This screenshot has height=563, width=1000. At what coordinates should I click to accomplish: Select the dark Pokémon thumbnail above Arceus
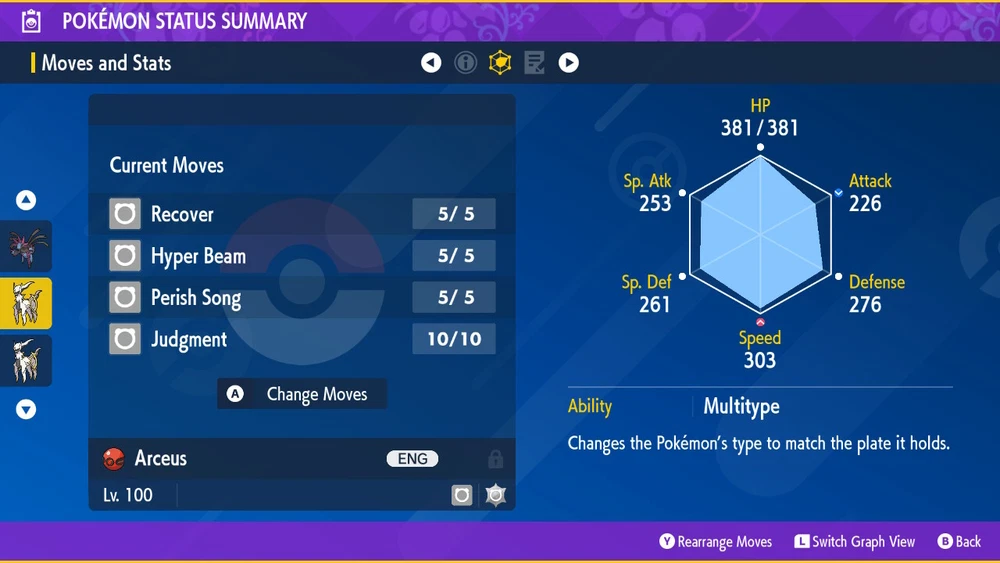click(26, 247)
